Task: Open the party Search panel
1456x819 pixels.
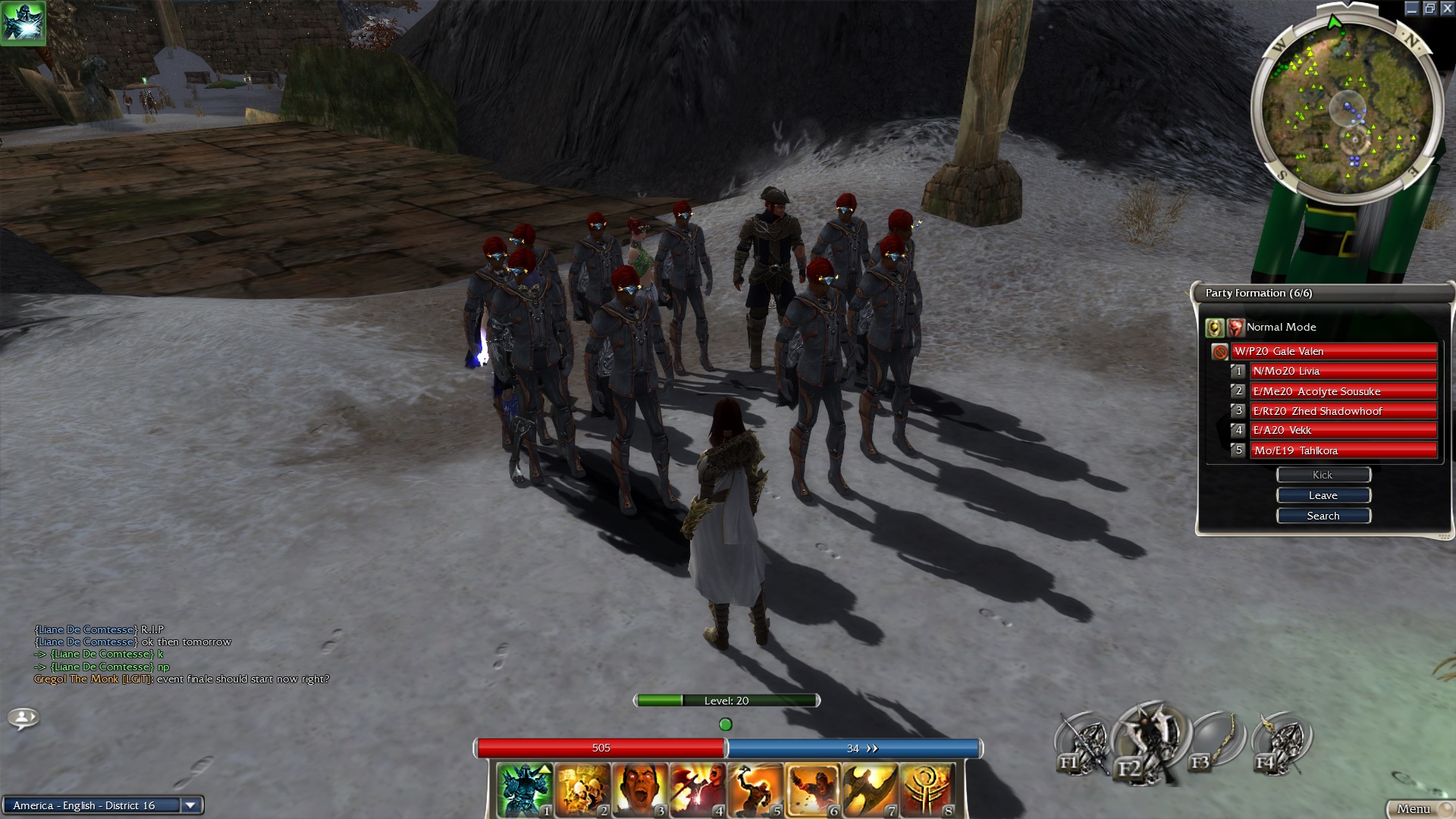Action: (x=1323, y=516)
